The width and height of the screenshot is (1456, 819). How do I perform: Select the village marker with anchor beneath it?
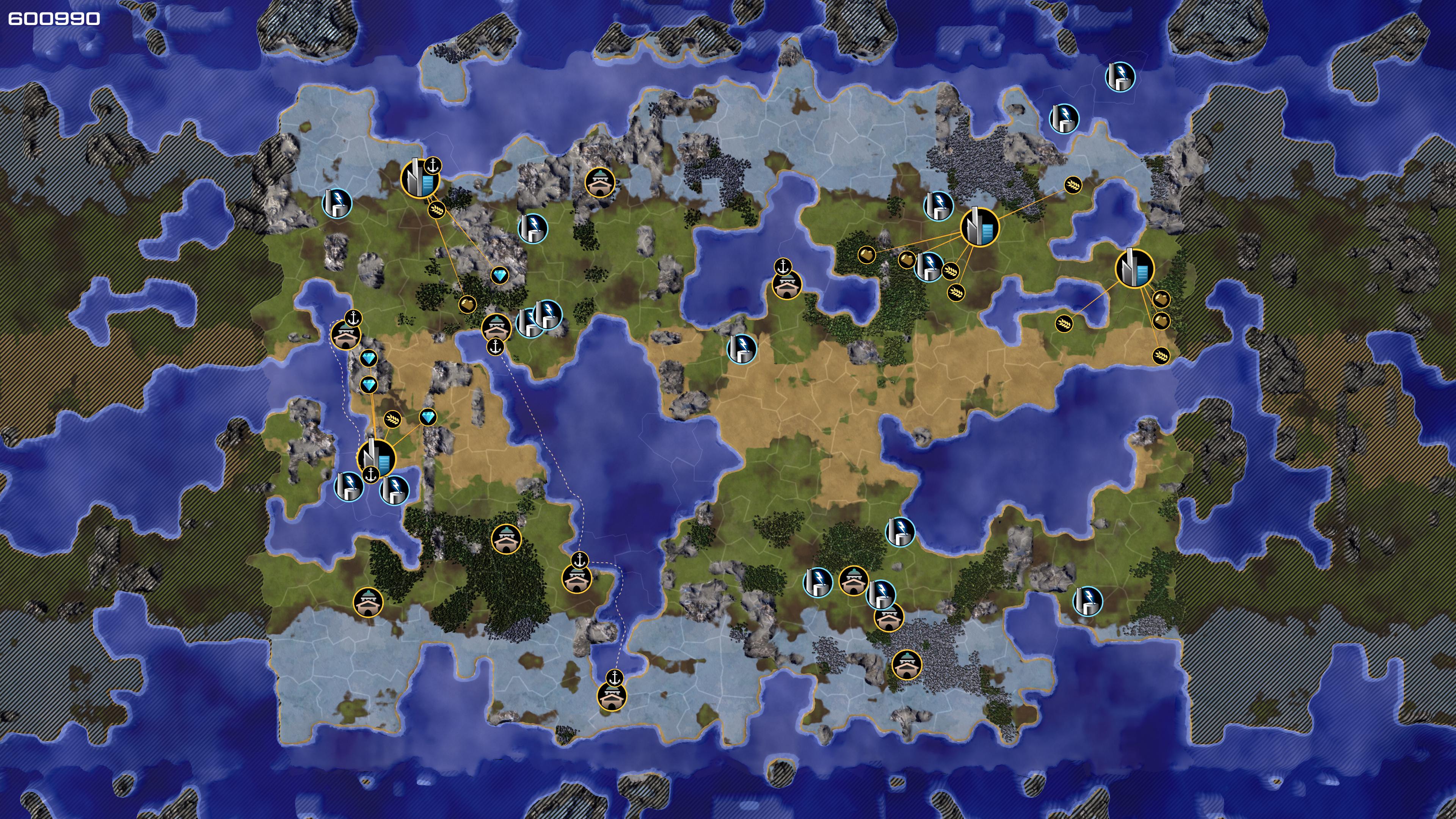[x=496, y=327]
